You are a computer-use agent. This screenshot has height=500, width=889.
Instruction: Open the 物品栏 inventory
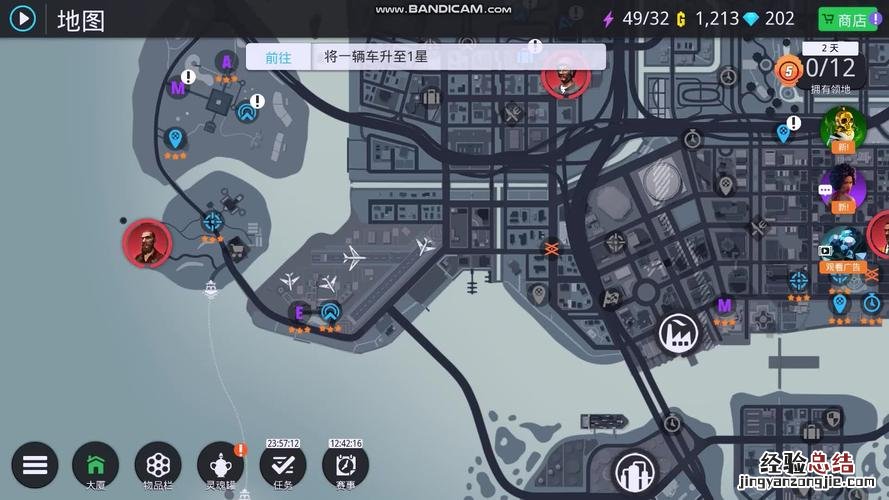click(x=157, y=465)
